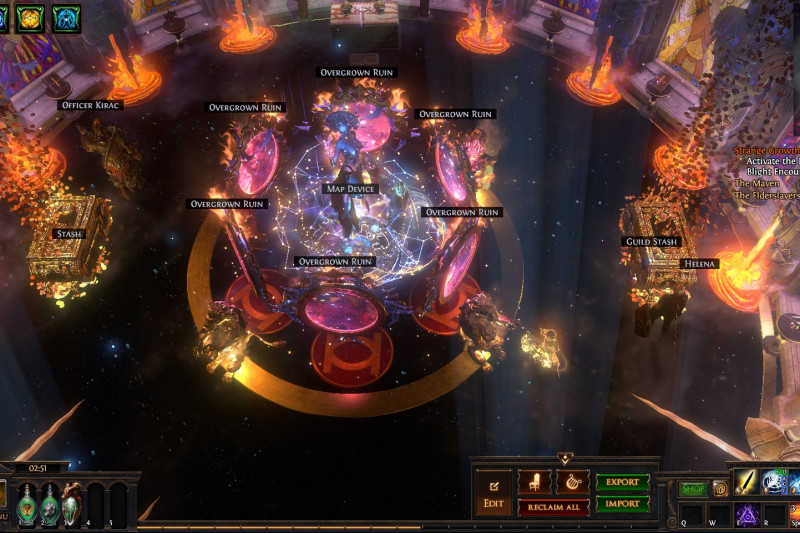Collapse the hideout panel arrow
Viewport: 800px width, 533px height.
coord(565,458)
